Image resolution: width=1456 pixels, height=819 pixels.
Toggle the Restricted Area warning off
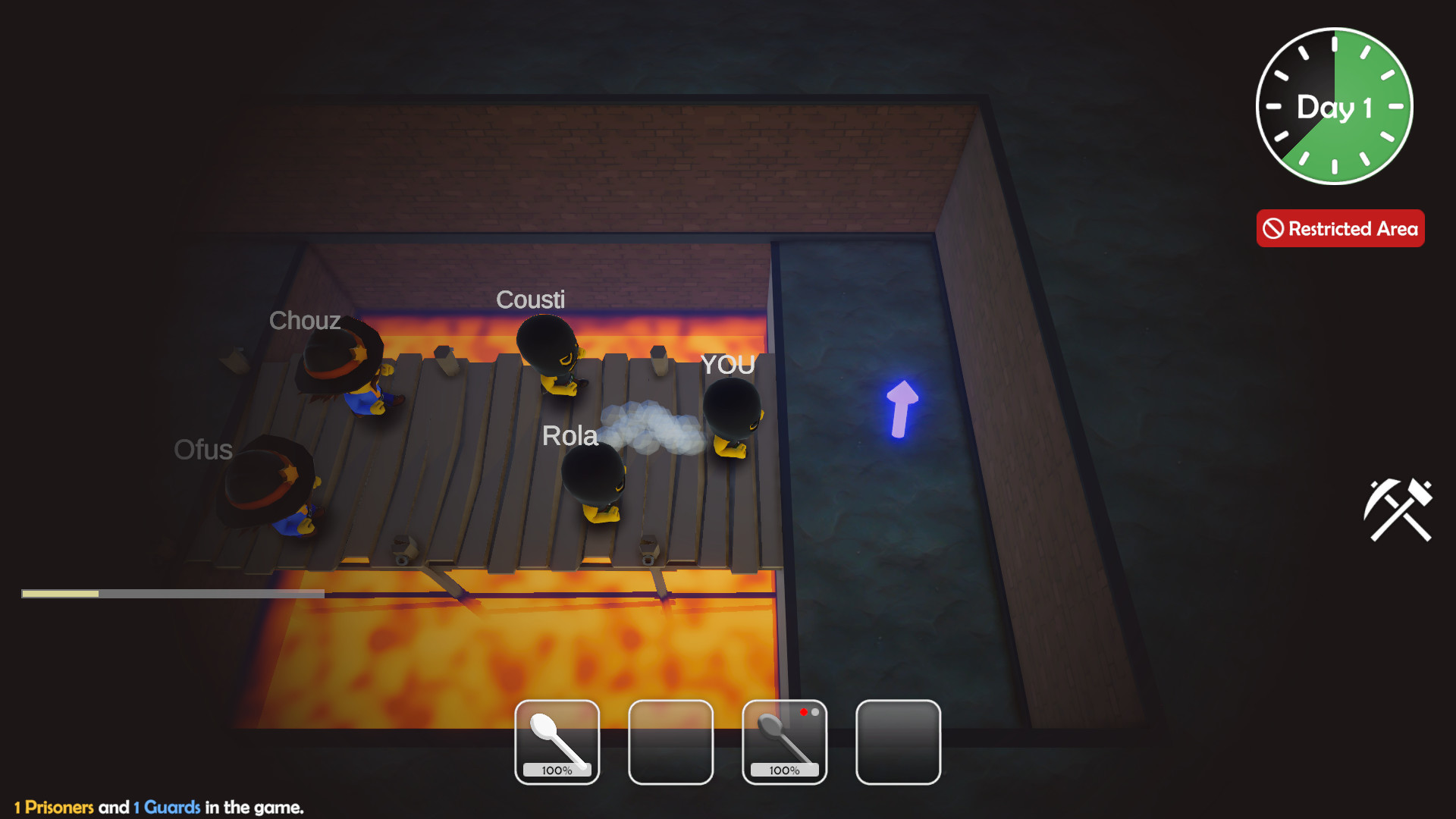click(x=1340, y=227)
